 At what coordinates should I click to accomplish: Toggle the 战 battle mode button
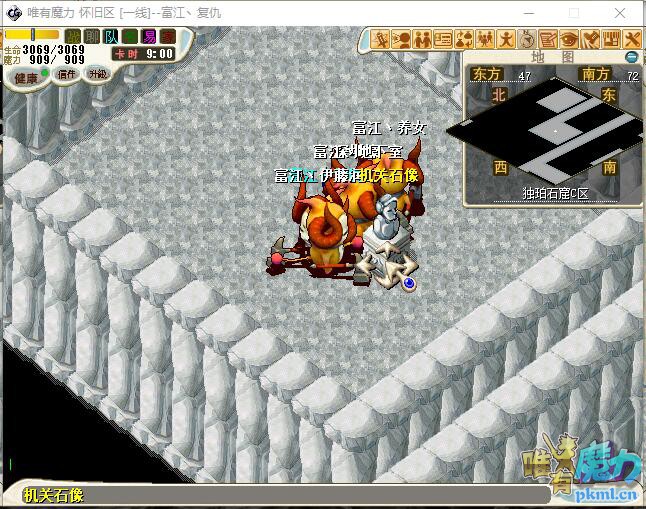[74, 36]
